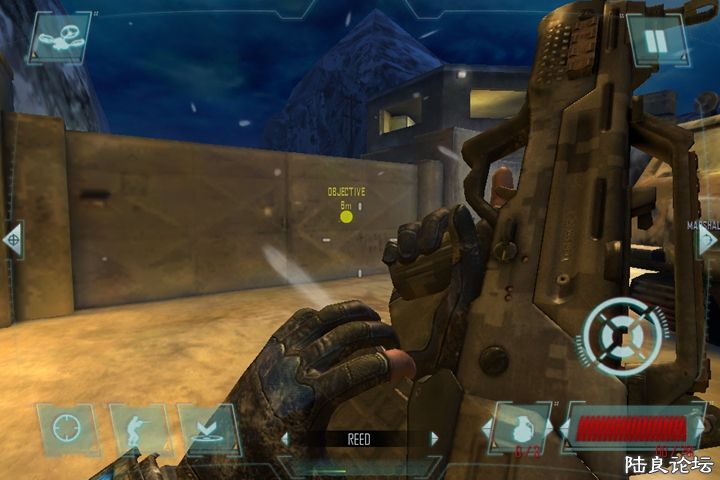Viewport: 720px width, 480px height.
Task: Click the left-edge diamond arrow tab
Action: pos(12,240)
